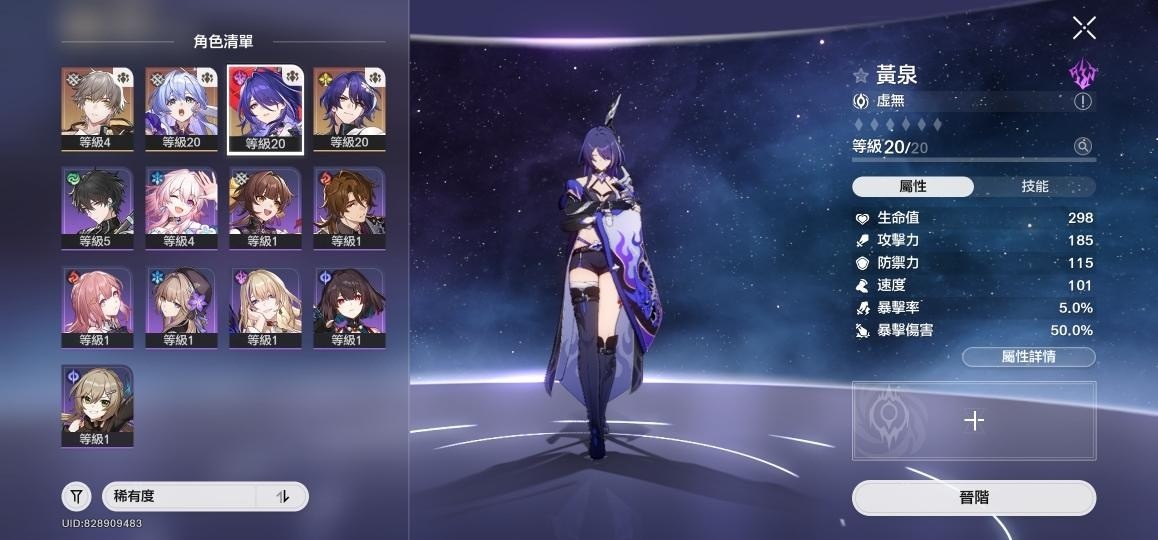Select the selected Acheron portrait in the list
This screenshot has height=540, width=1158.
265,108
